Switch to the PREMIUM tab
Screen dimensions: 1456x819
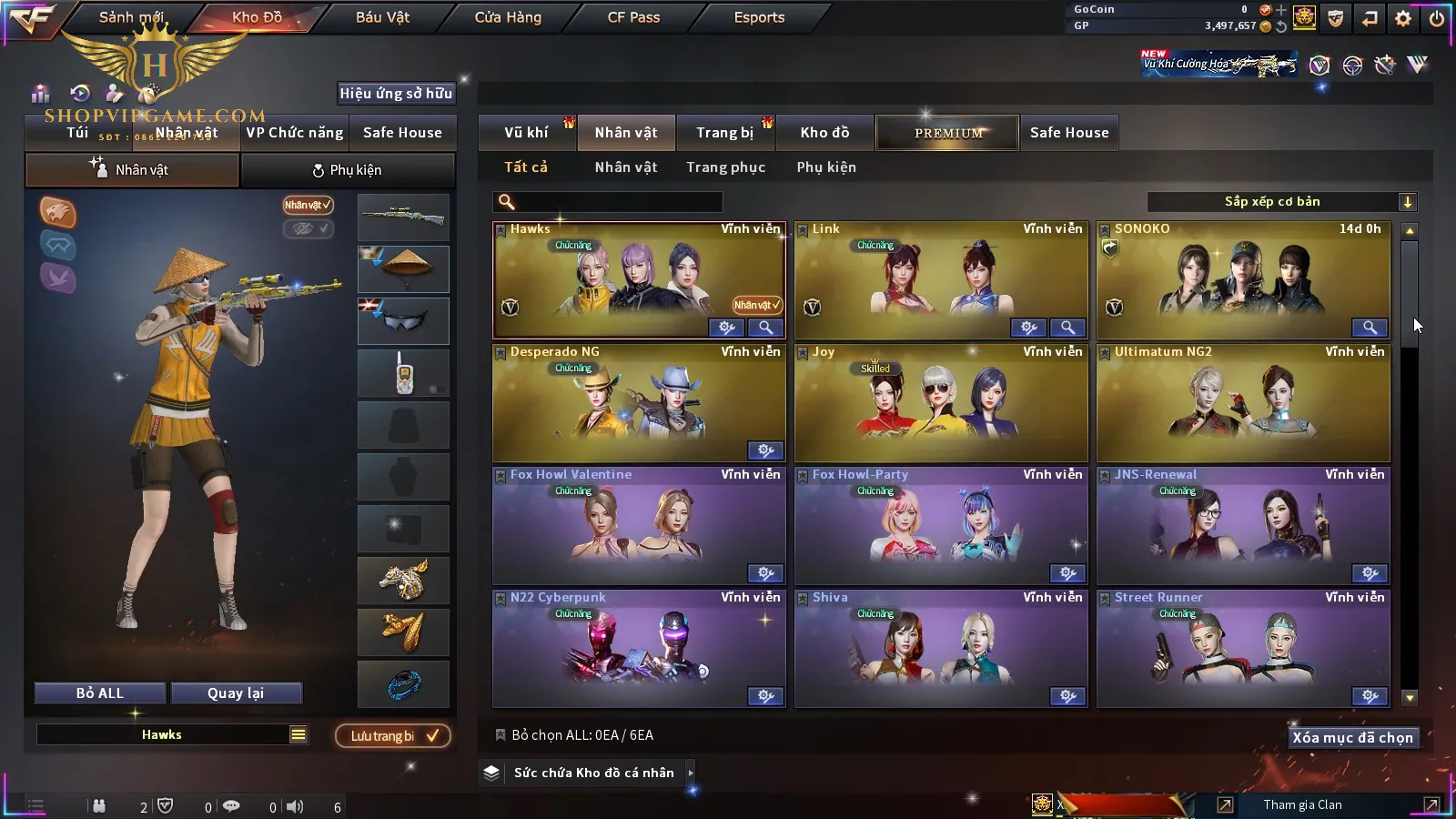(947, 133)
